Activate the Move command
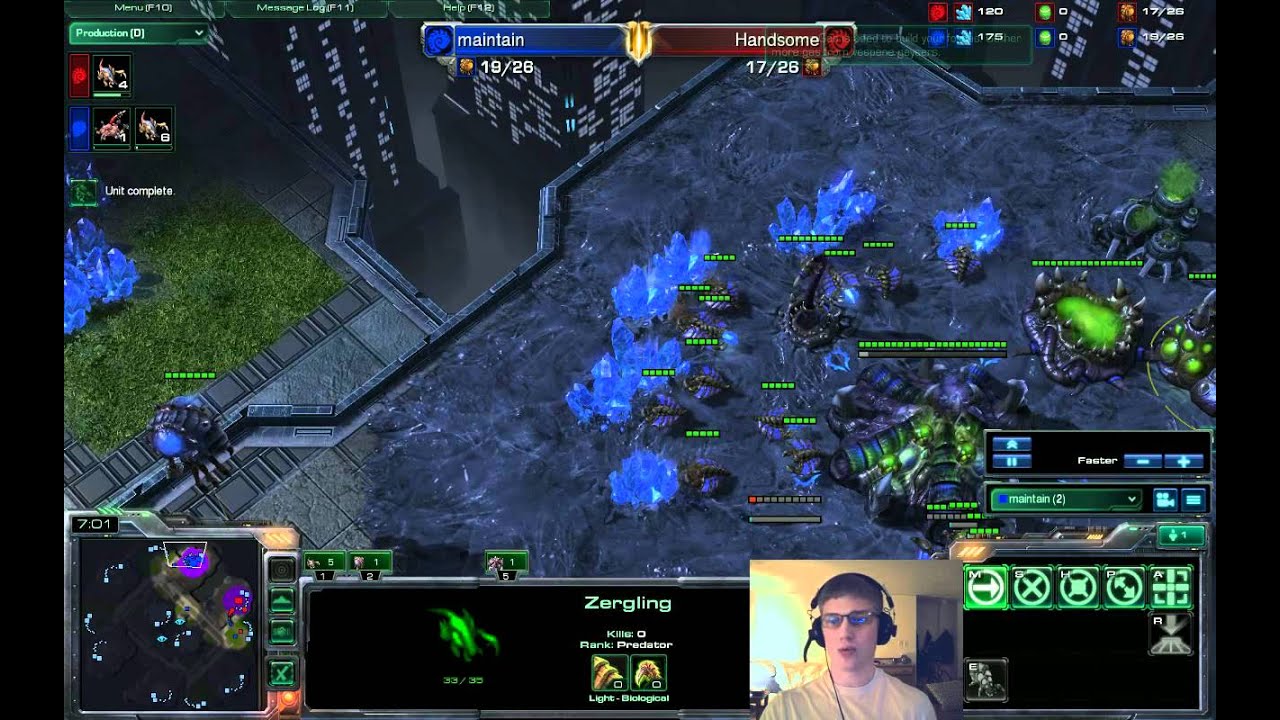 pos(986,587)
